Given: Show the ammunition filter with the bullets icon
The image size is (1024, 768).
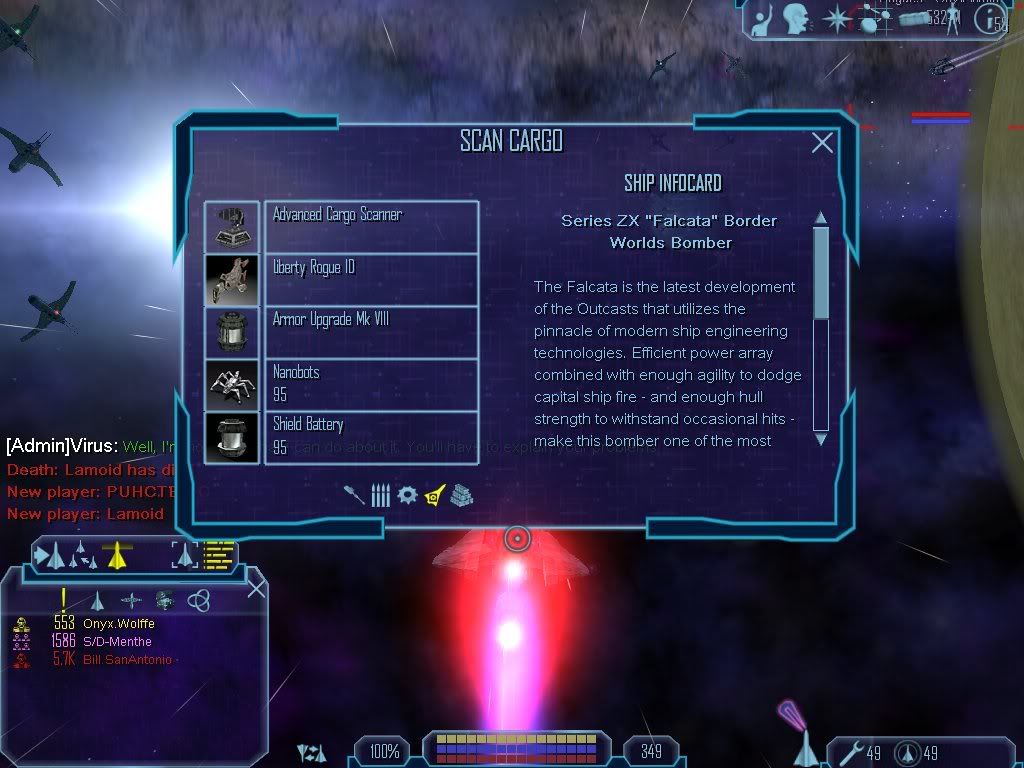Looking at the screenshot, I should [x=380, y=495].
